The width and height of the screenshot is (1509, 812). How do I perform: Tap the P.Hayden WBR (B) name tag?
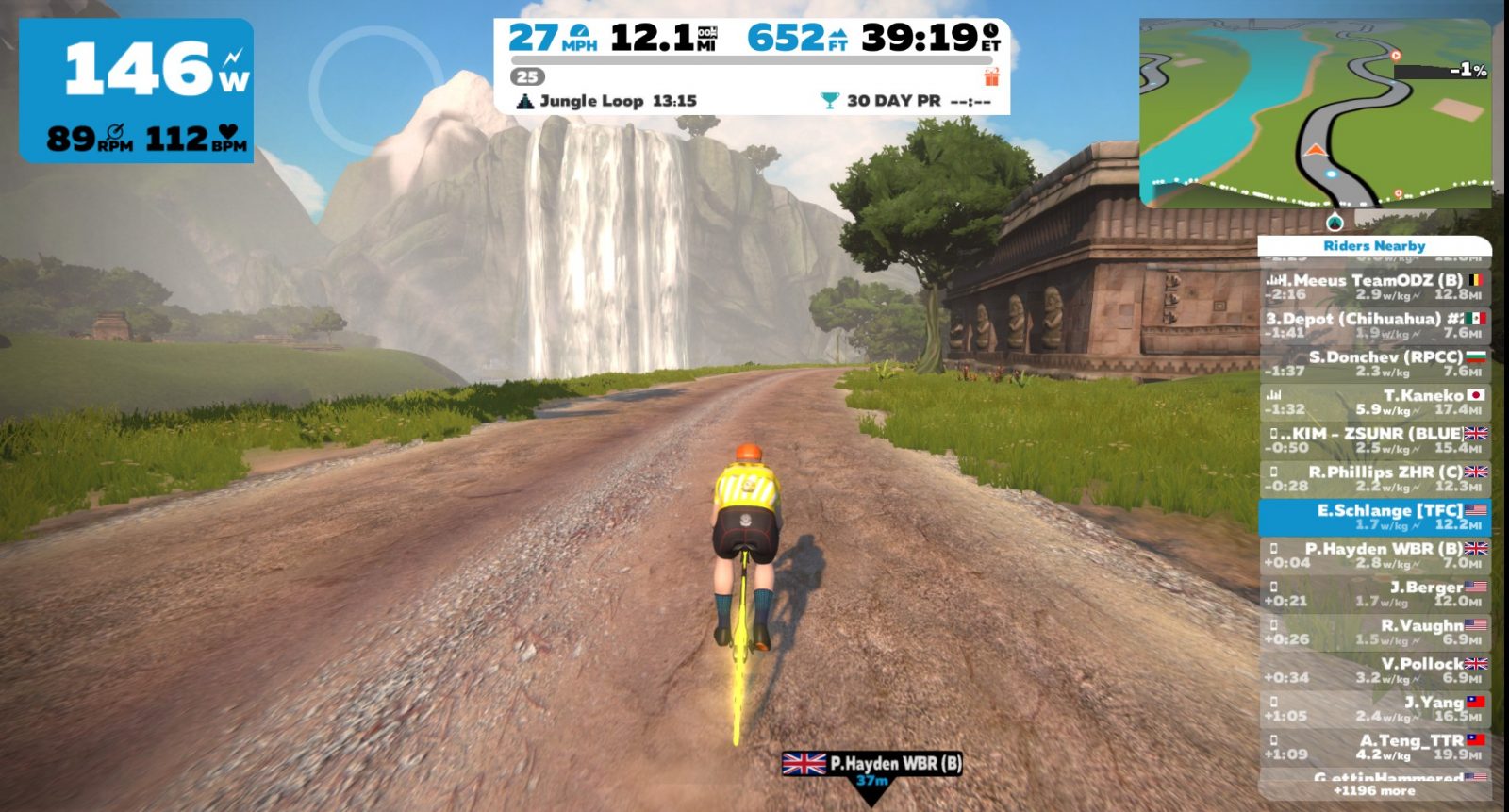(x=873, y=764)
